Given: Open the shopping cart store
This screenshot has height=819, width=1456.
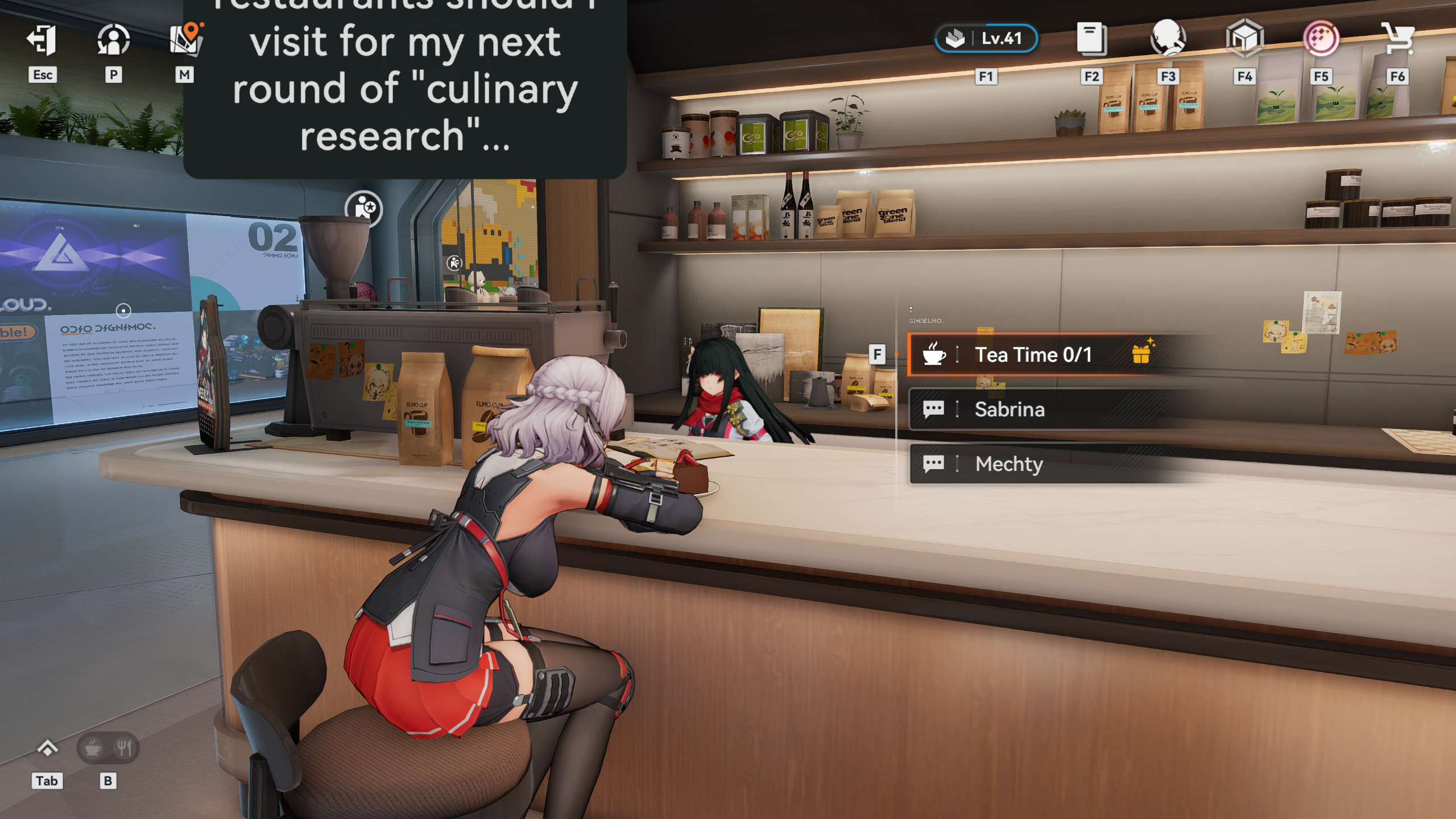Looking at the screenshot, I should click(1397, 39).
